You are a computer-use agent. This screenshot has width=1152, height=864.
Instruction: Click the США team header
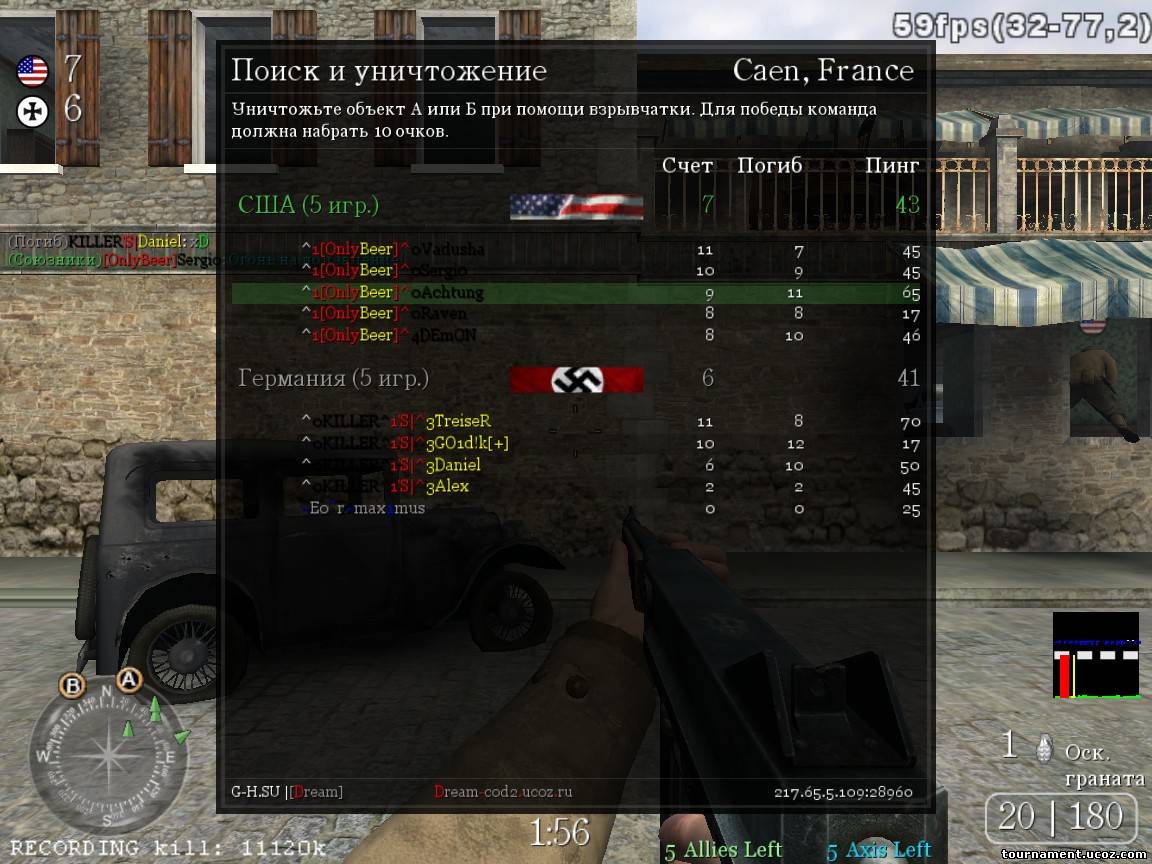click(308, 205)
